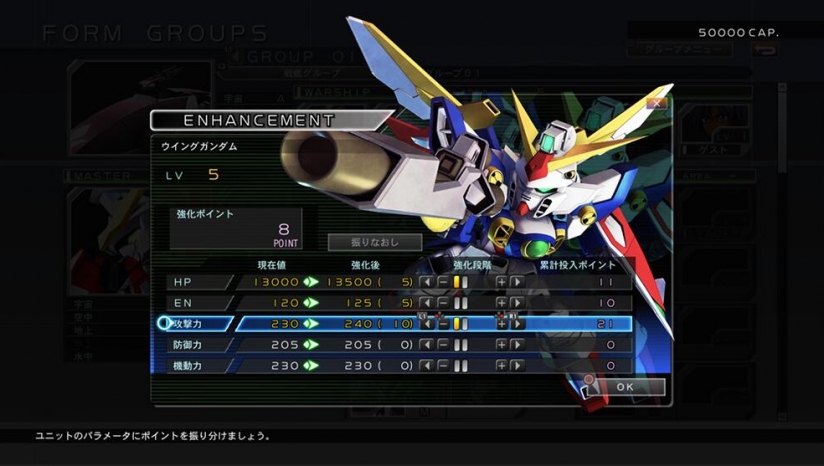This screenshot has width=824, height=466.
Task: Add a point to EN with plus
Action: click(x=501, y=303)
